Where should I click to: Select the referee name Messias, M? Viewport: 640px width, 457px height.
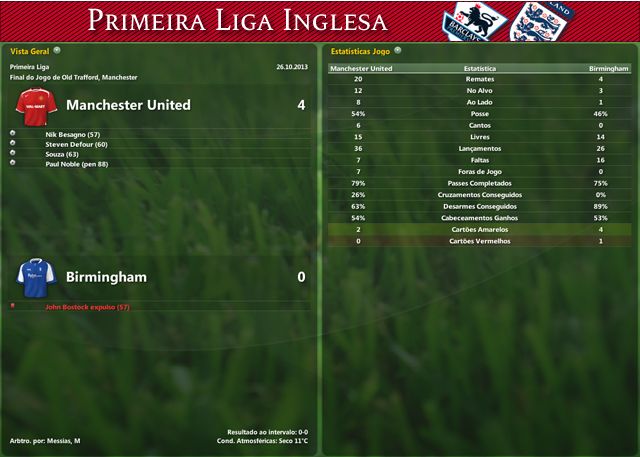[65, 441]
